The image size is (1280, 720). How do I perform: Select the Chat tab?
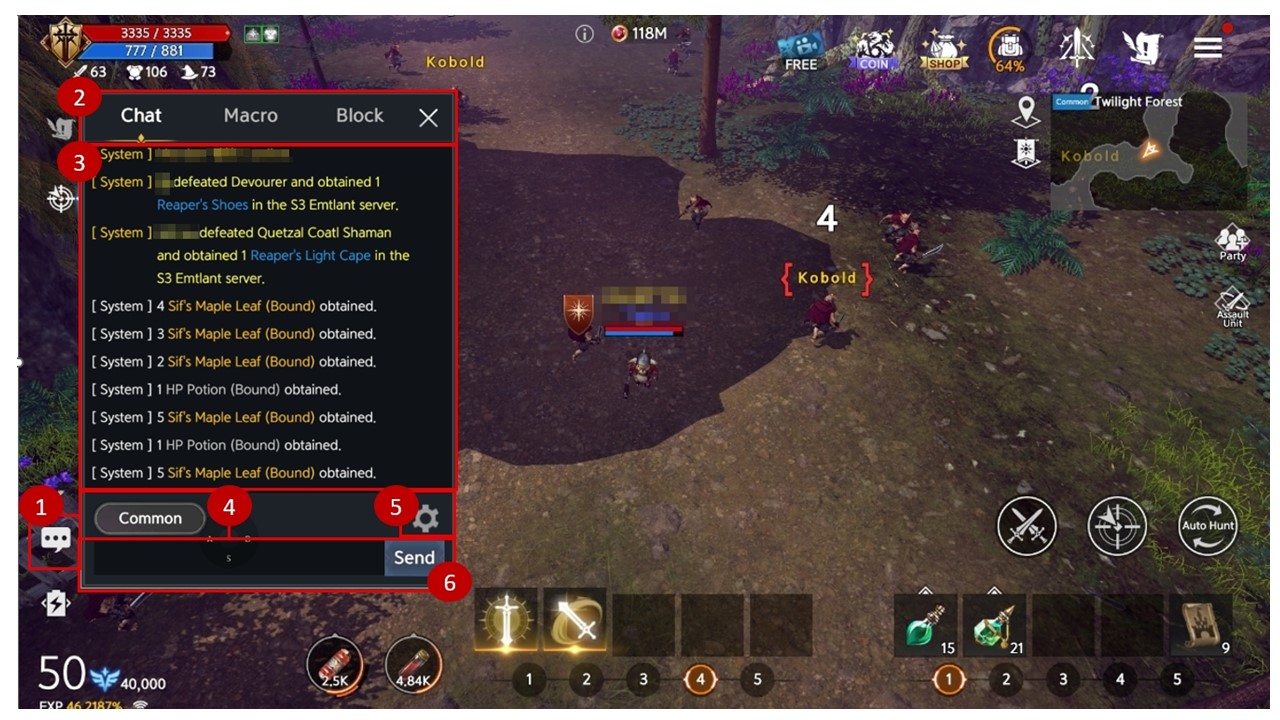coord(141,116)
